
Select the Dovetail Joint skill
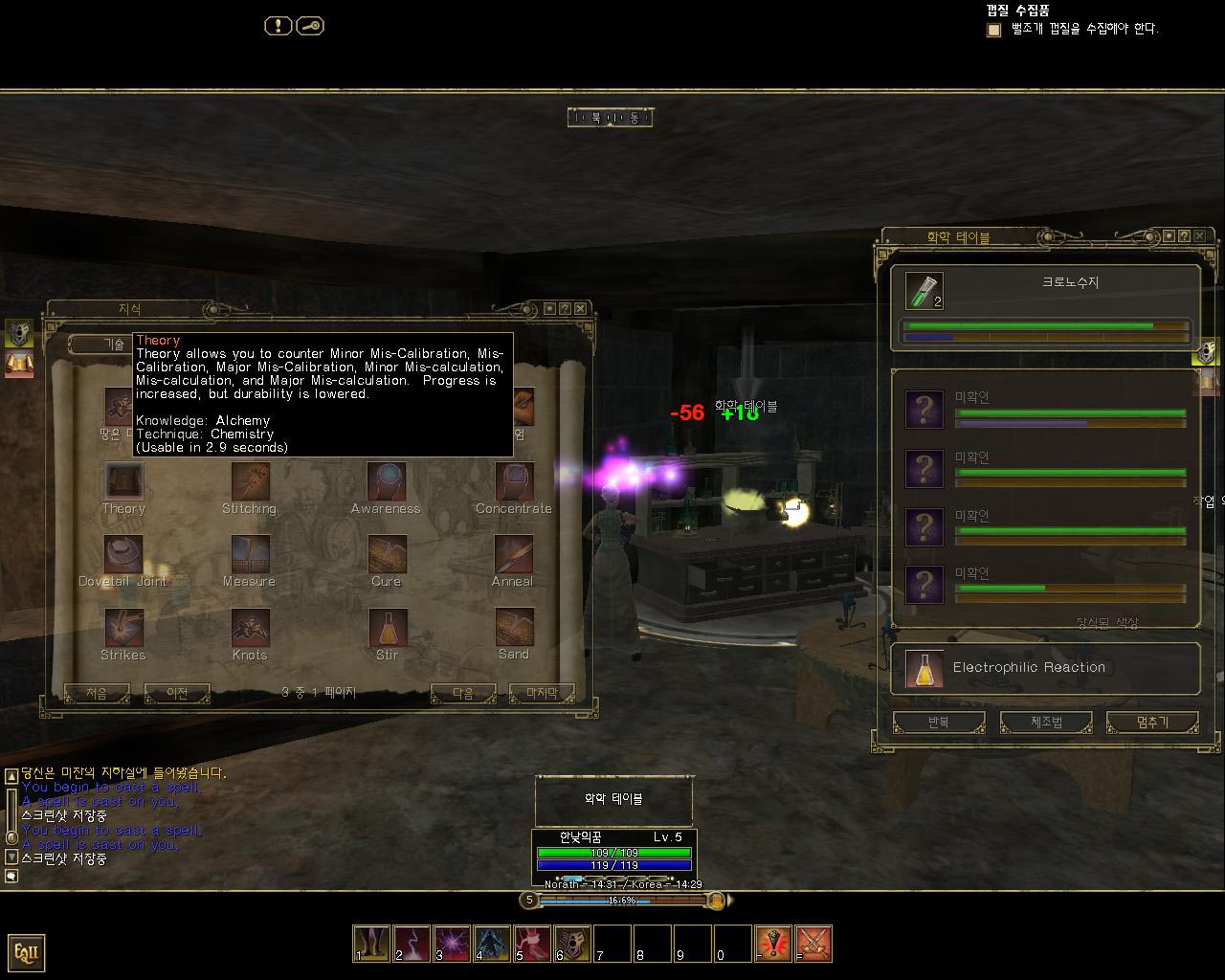point(123,554)
